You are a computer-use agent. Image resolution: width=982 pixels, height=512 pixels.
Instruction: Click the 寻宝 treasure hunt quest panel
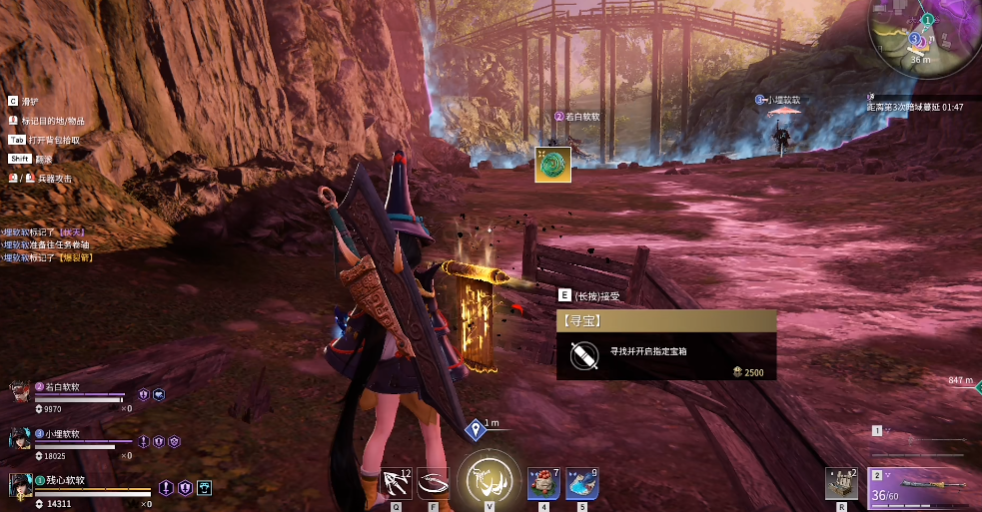[666, 345]
